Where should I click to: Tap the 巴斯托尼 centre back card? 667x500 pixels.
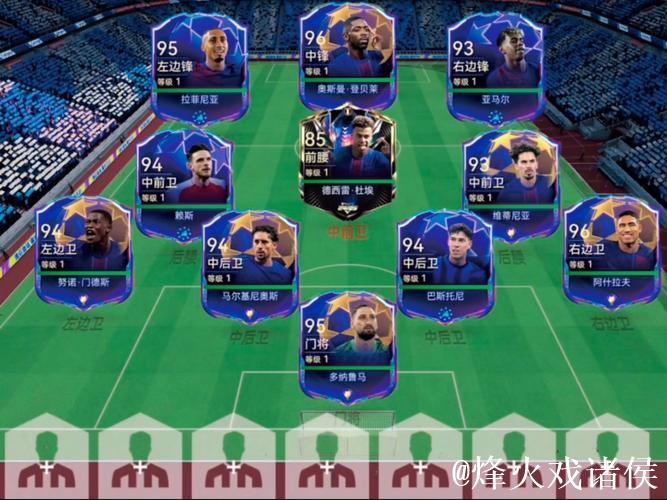coord(445,264)
